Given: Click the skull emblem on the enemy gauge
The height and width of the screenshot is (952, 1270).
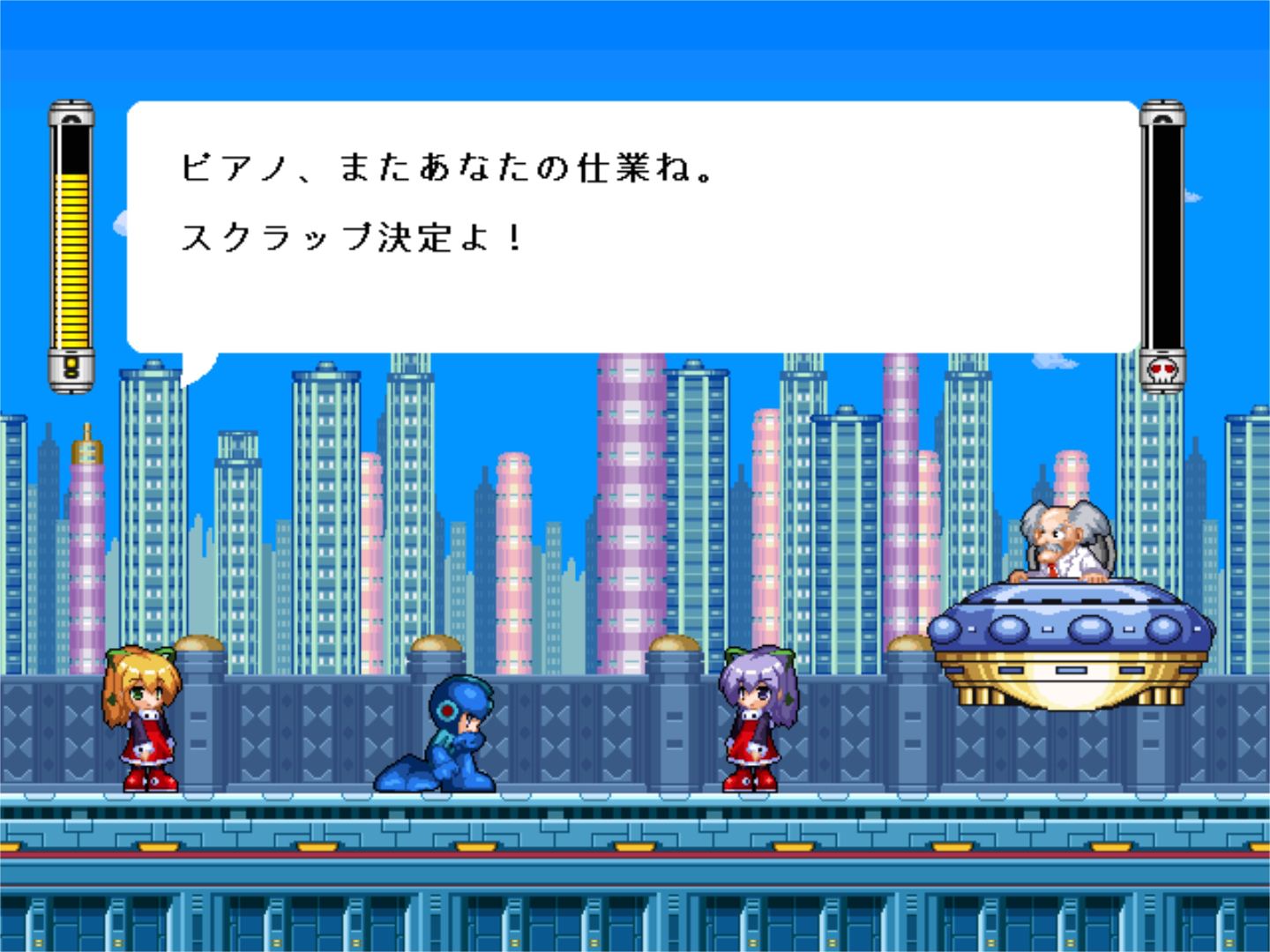Looking at the screenshot, I should [1164, 371].
